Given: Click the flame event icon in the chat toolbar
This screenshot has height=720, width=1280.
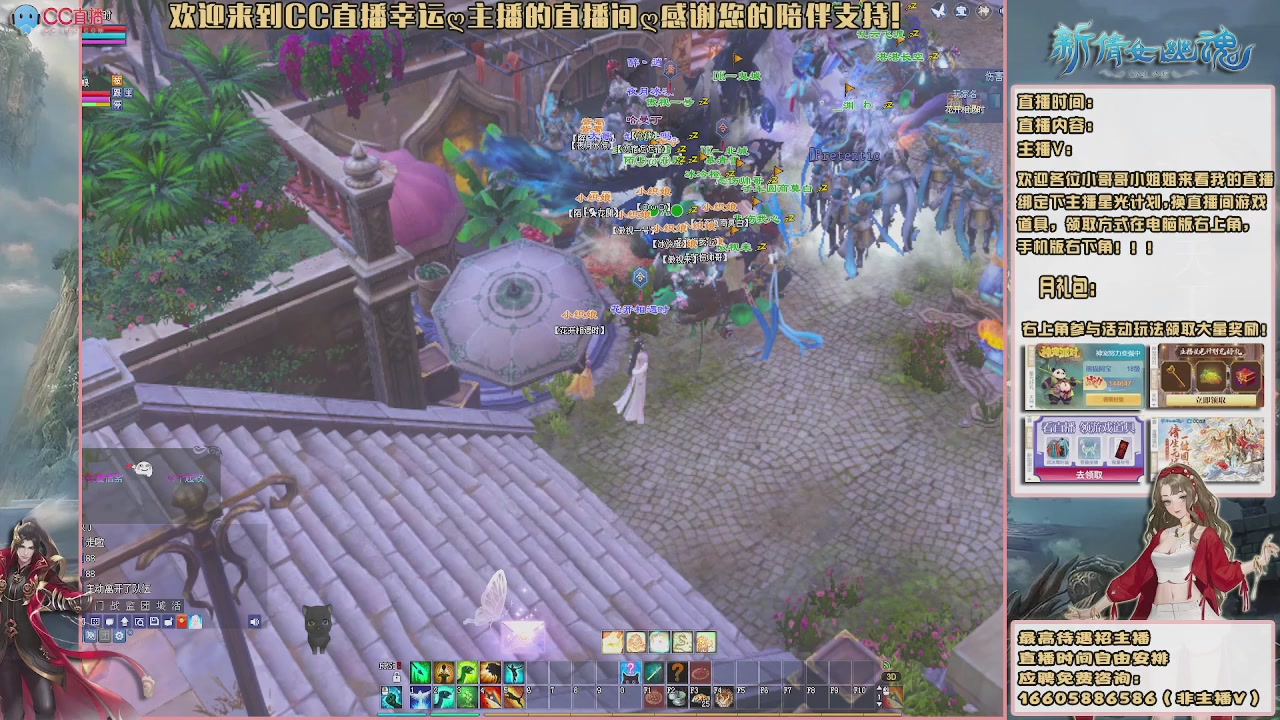Looking at the screenshot, I should point(182,621).
